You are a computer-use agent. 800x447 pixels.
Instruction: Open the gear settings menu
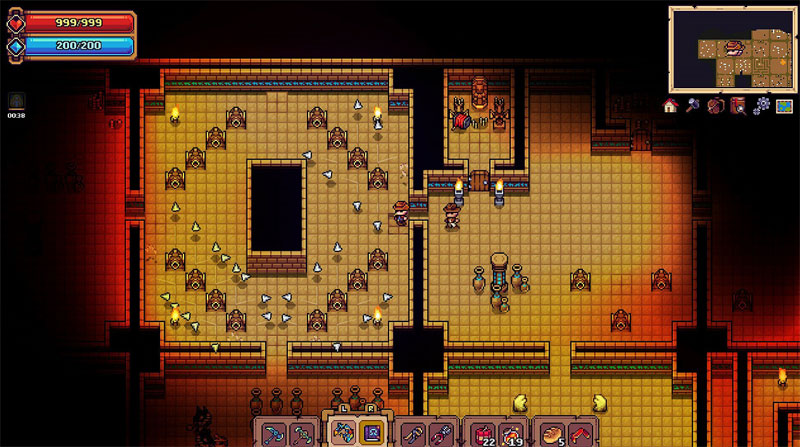pos(761,105)
